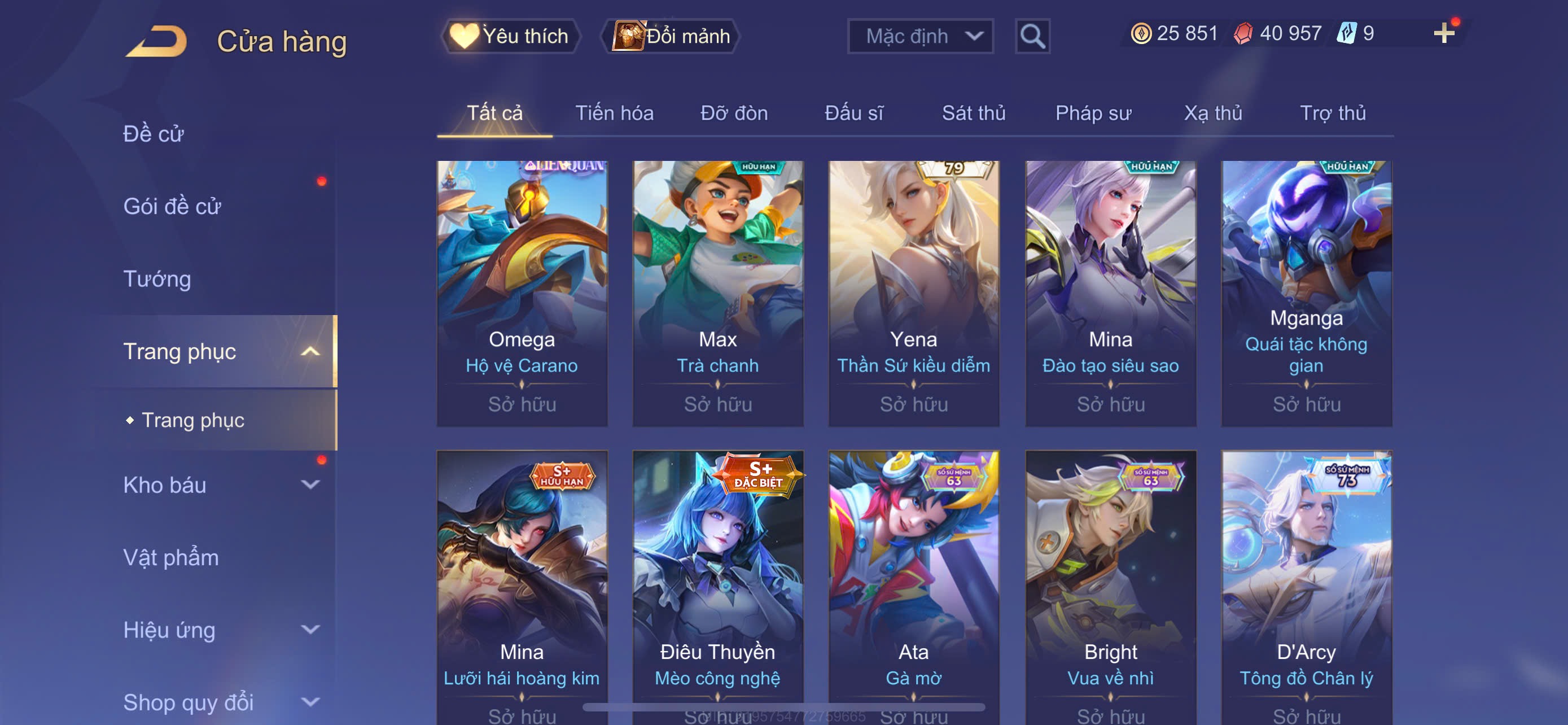Image resolution: width=1568 pixels, height=725 pixels.
Task: Switch to the Trợ thủ tab
Action: pos(1333,113)
